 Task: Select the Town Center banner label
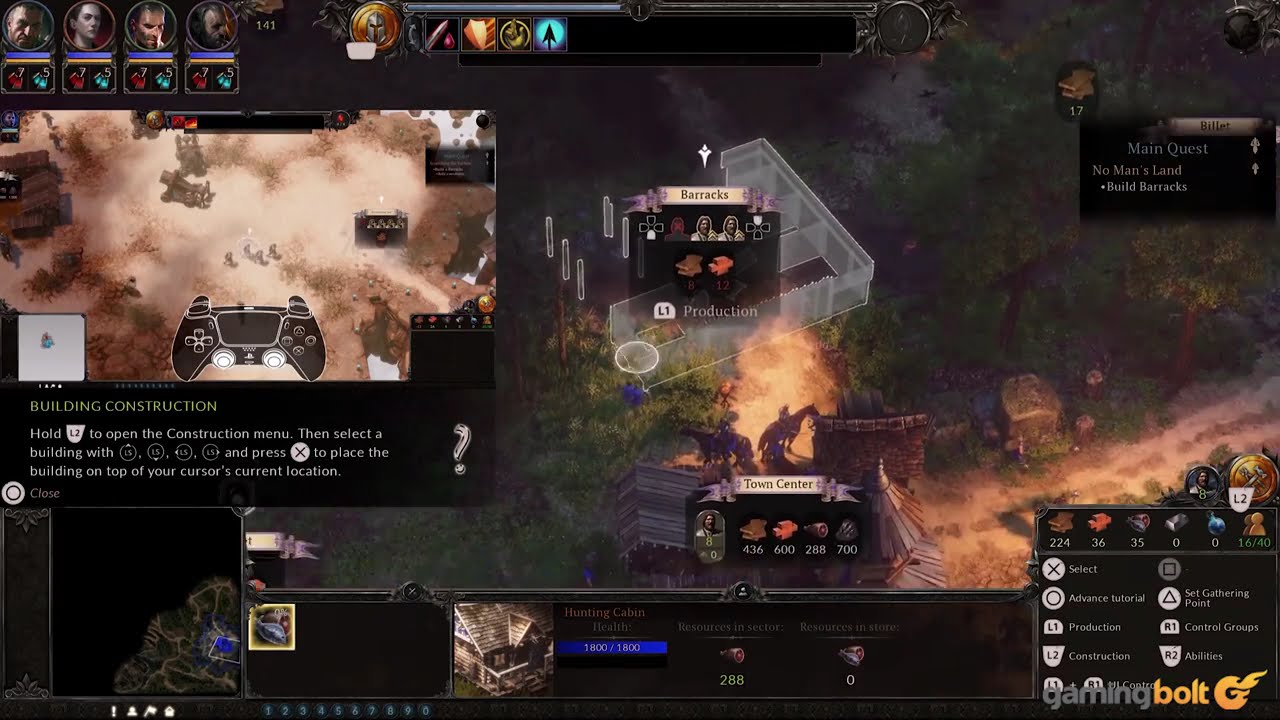tap(778, 485)
